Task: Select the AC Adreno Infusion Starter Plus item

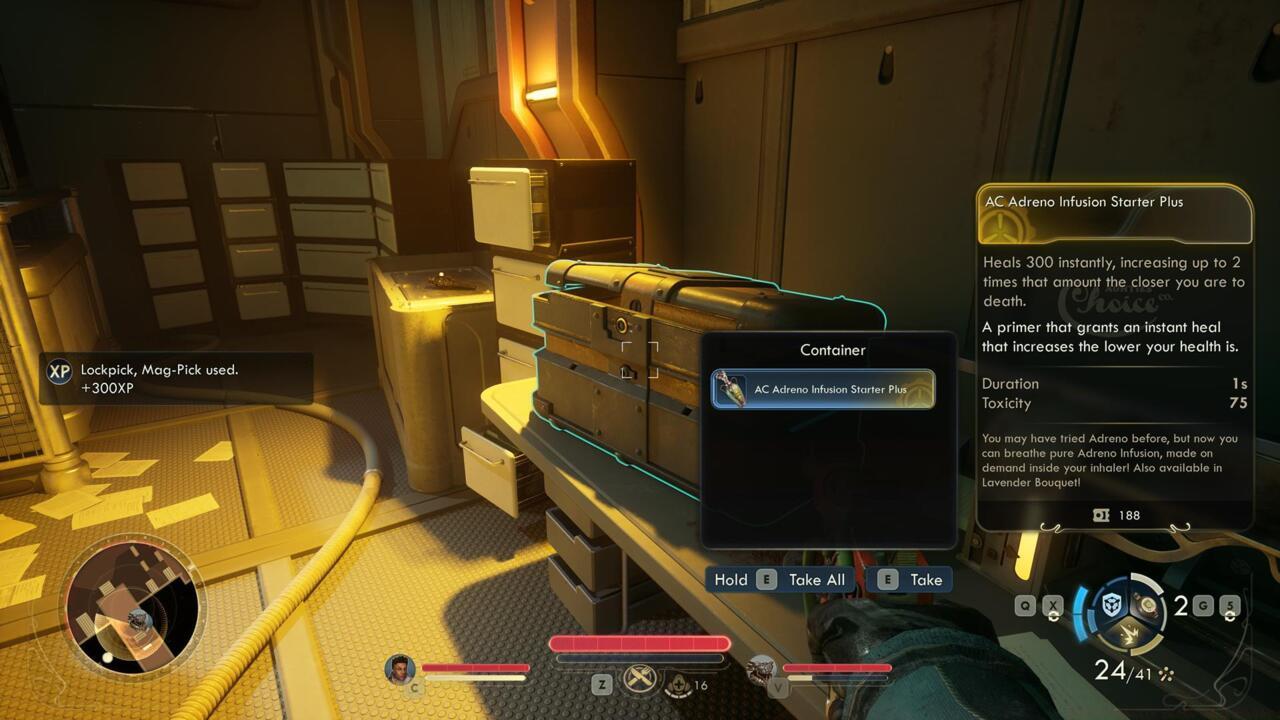Action: [823, 389]
